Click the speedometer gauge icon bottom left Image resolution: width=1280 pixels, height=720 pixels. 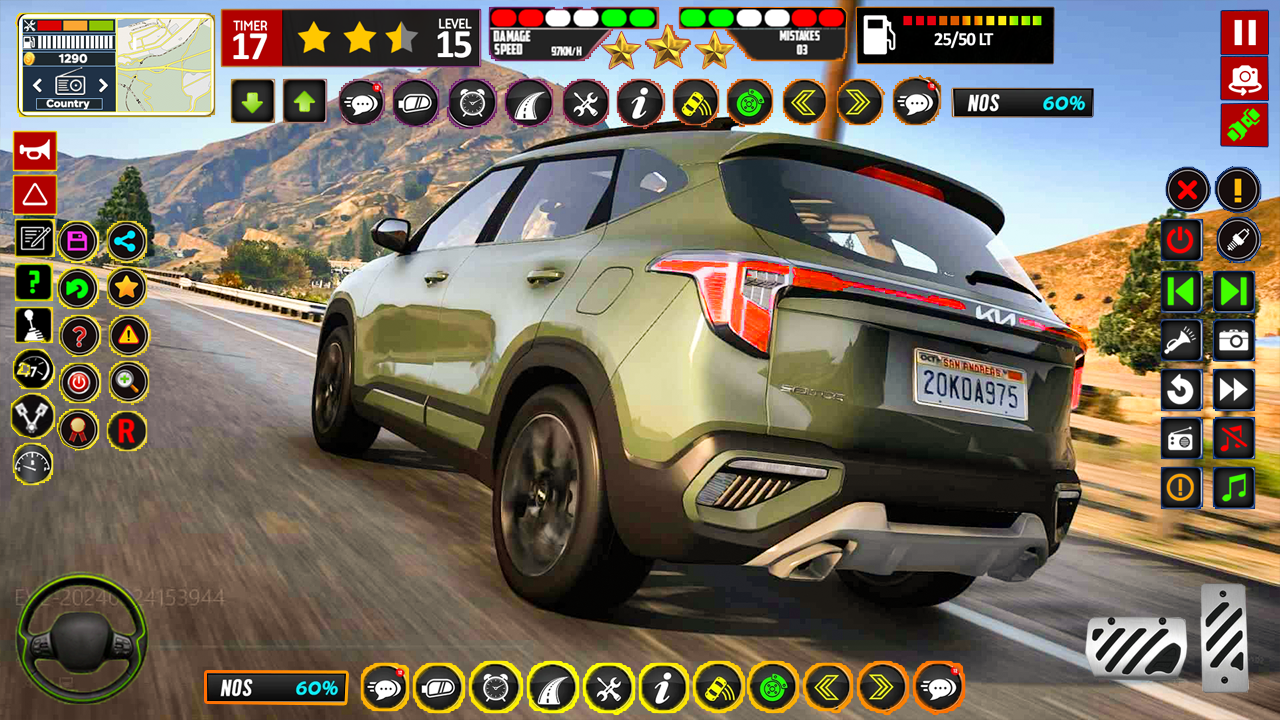(34, 466)
